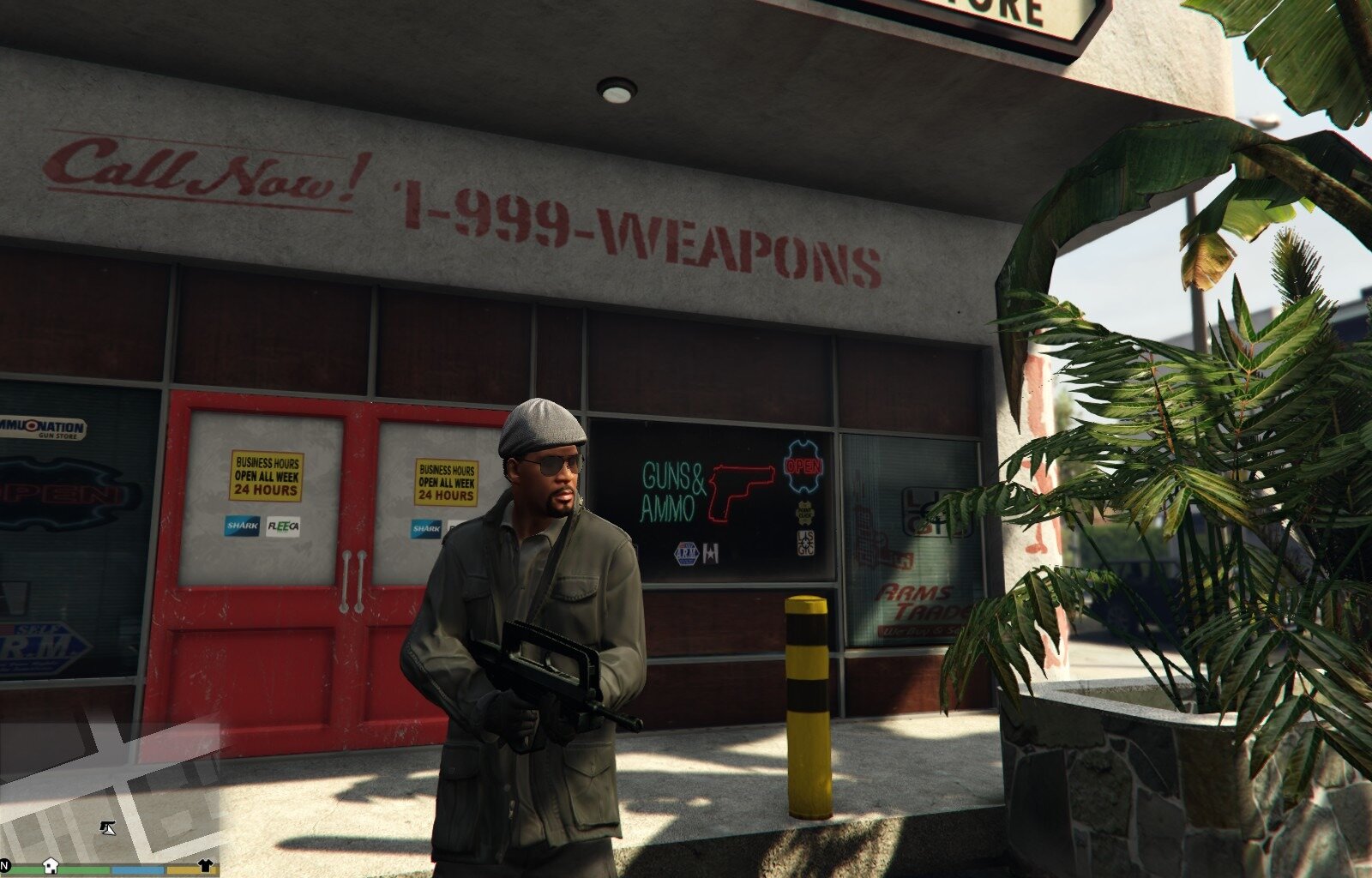
Task: Select the clothing store t-shirt blip
Action: (205, 865)
